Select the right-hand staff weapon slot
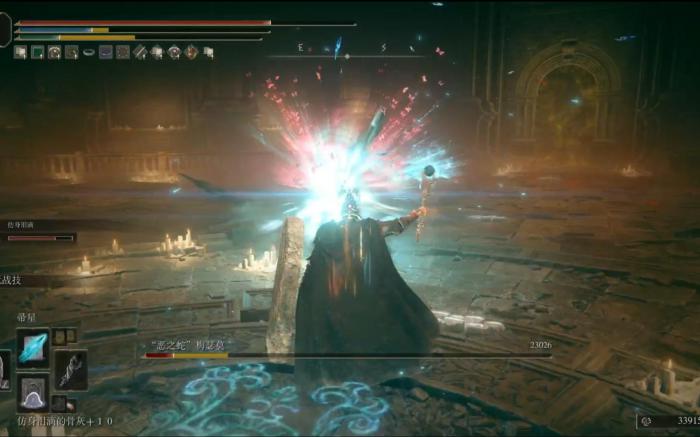The image size is (700, 437). tap(70, 369)
